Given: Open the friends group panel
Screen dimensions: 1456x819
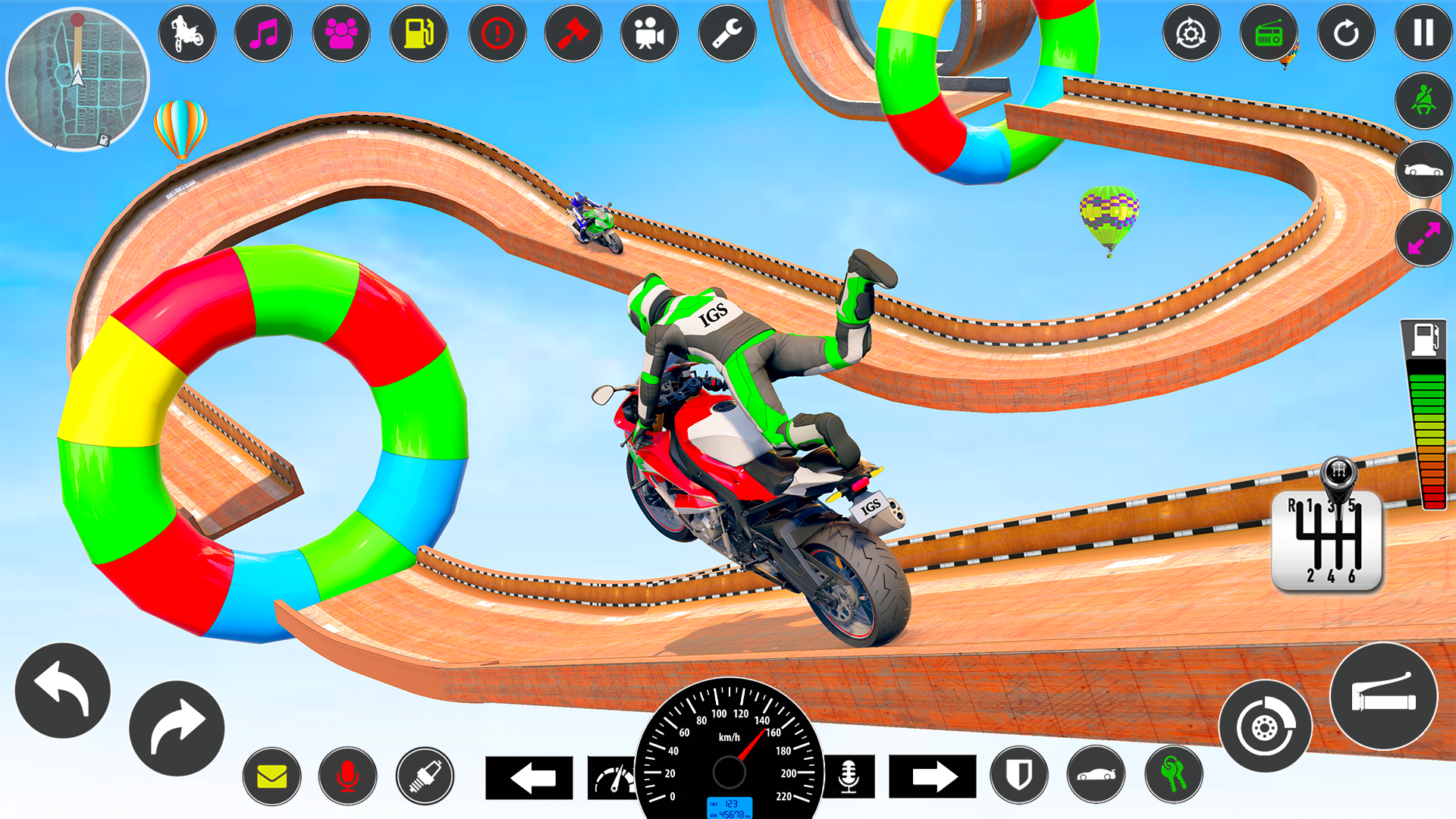Looking at the screenshot, I should (x=341, y=34).
